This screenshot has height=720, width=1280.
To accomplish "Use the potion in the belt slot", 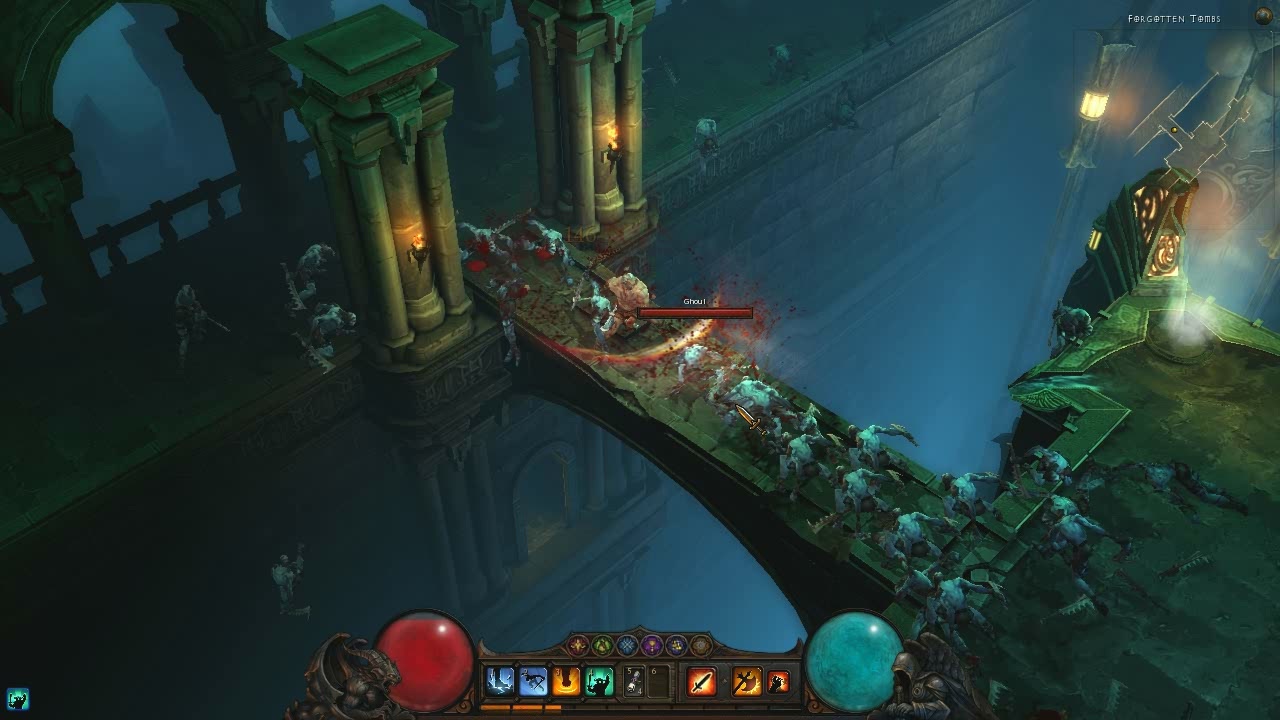I will tap(634, 682).
